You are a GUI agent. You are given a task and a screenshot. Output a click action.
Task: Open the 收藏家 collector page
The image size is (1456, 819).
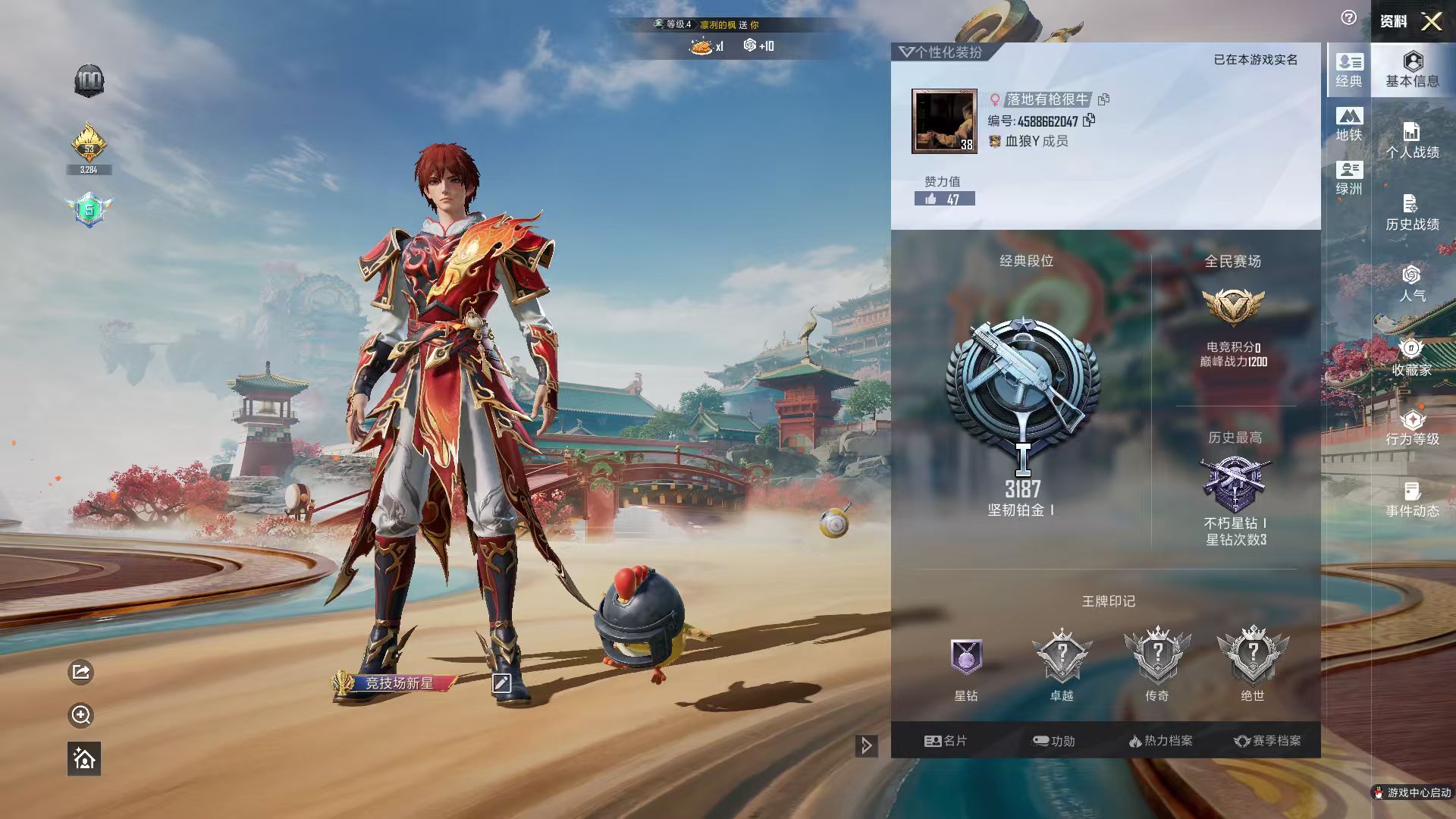pos(1412,358)
